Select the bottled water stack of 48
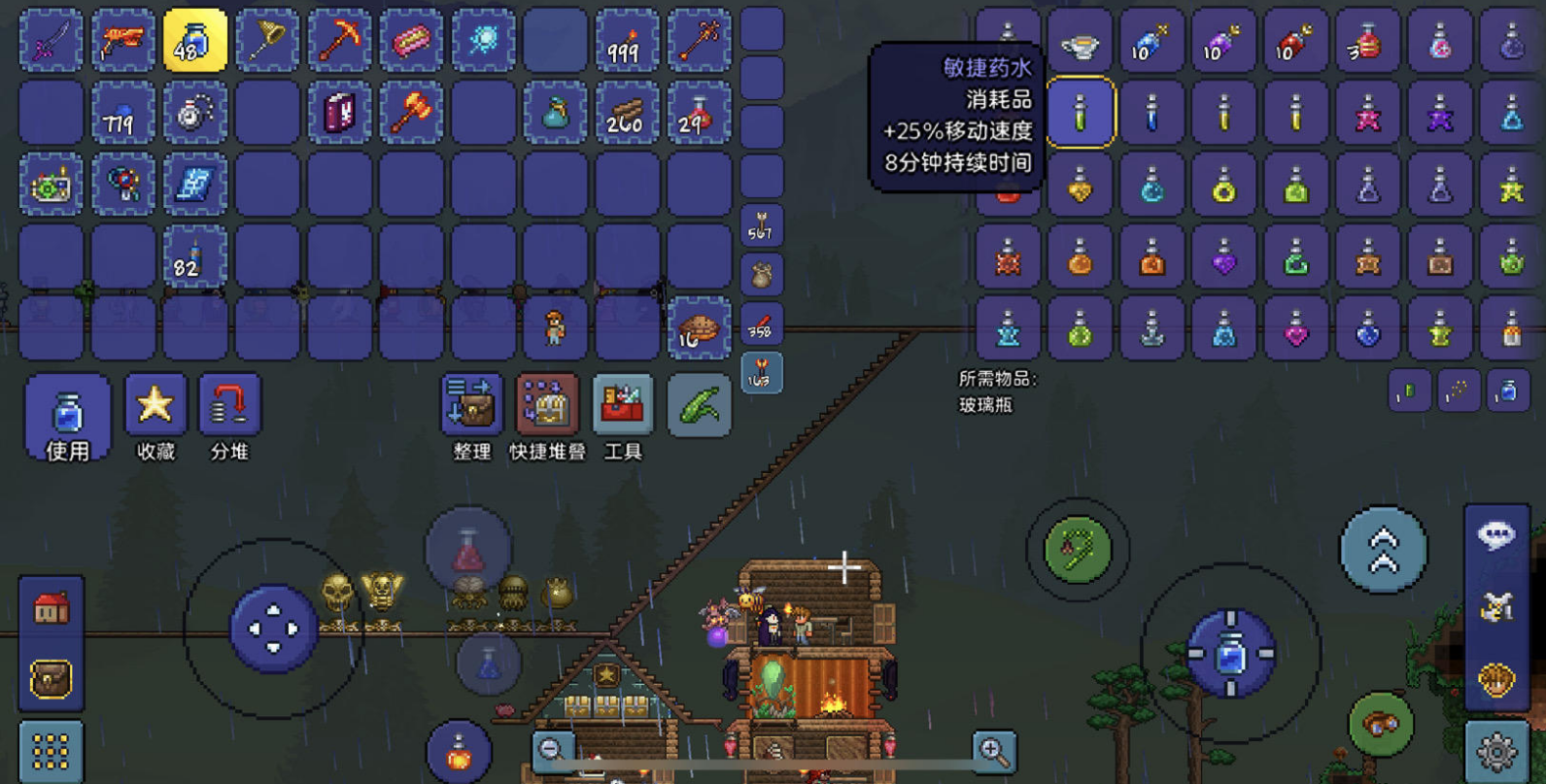Image resolution: width=1546 pixels, height=784 pixels. pyautogui.click(x=194, y=41)
